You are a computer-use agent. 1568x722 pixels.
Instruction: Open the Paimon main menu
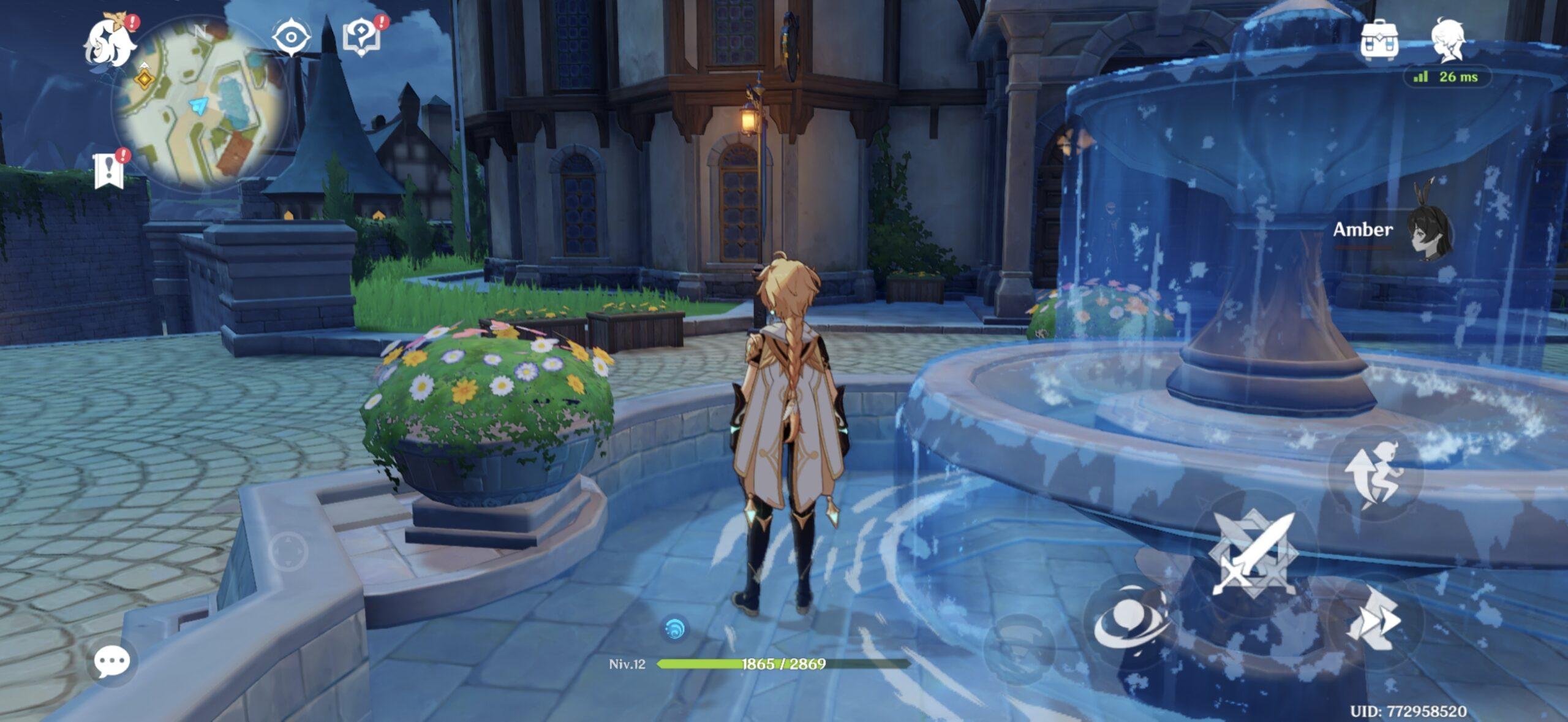[x=110, y=42]
